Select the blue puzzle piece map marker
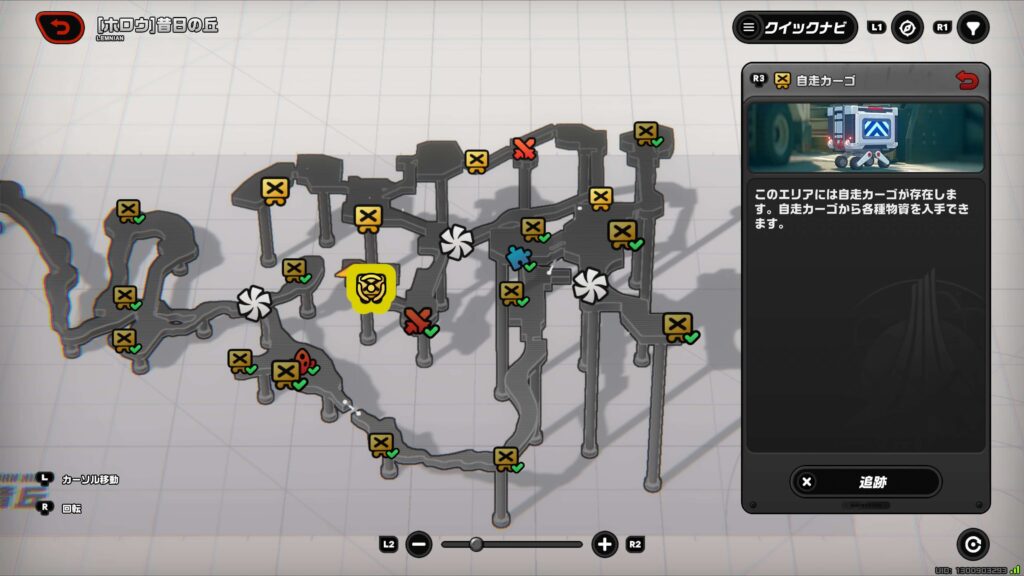This screenshot has width=1024, height=576. [517, 257]
